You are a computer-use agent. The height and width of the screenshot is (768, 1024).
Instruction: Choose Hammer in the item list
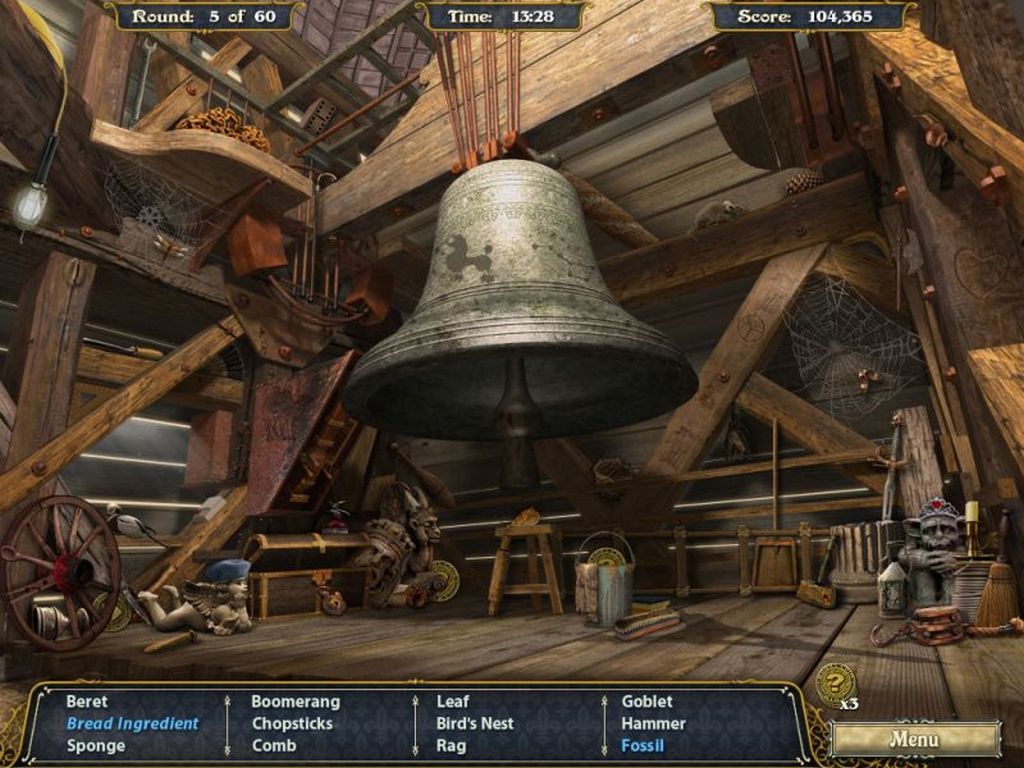[653, 724]
